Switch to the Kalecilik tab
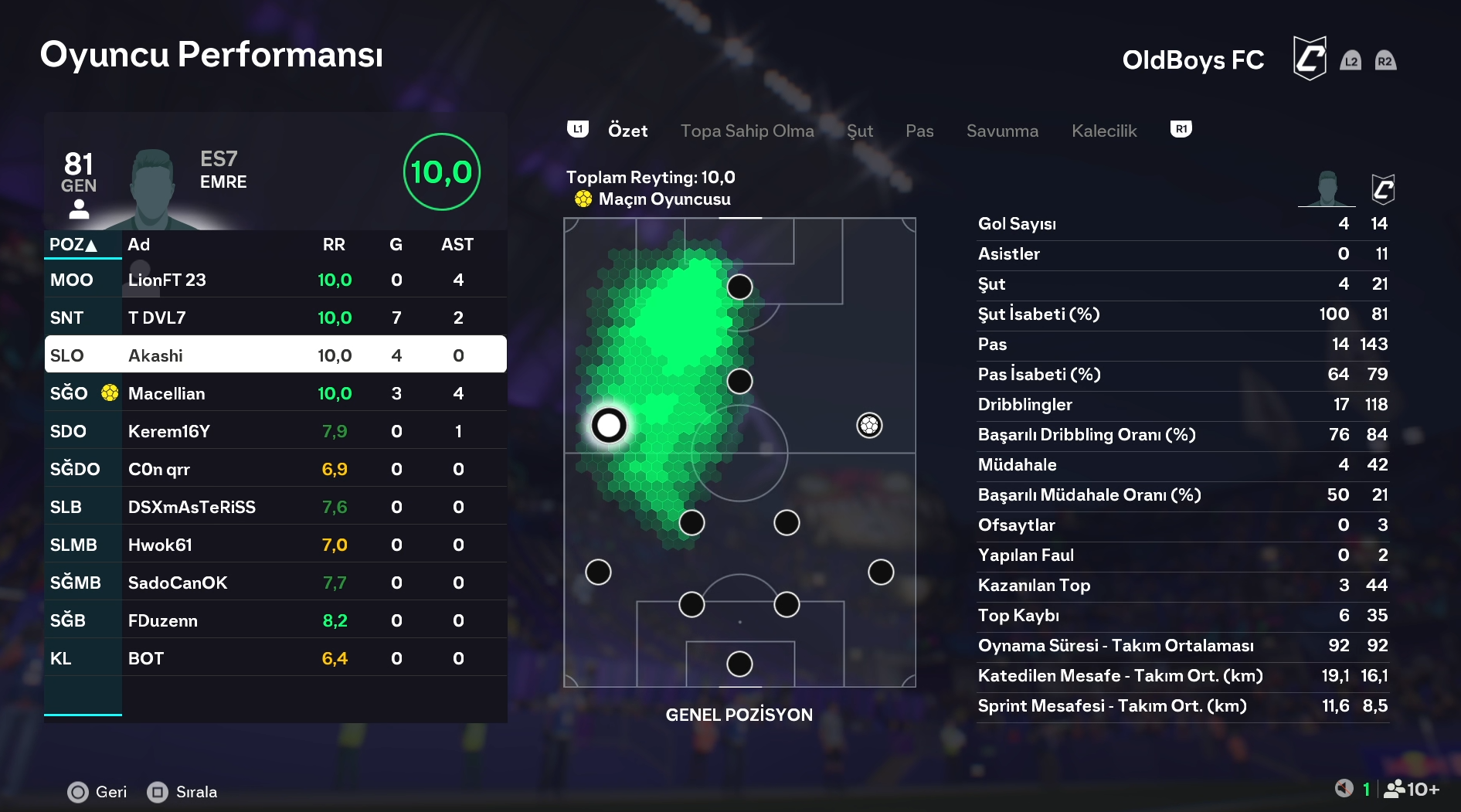 1103,131
